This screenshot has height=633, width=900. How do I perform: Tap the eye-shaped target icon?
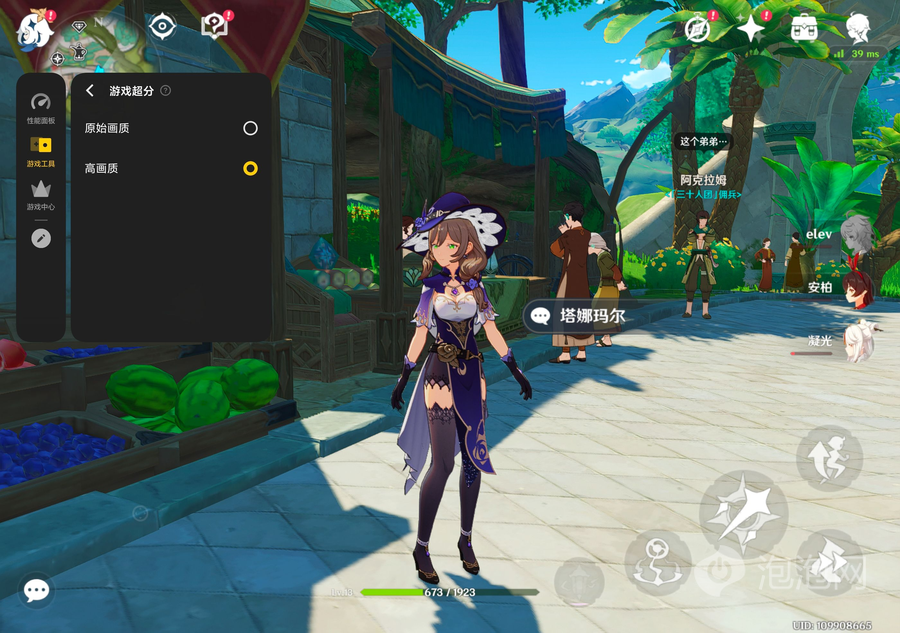(162, 27)
